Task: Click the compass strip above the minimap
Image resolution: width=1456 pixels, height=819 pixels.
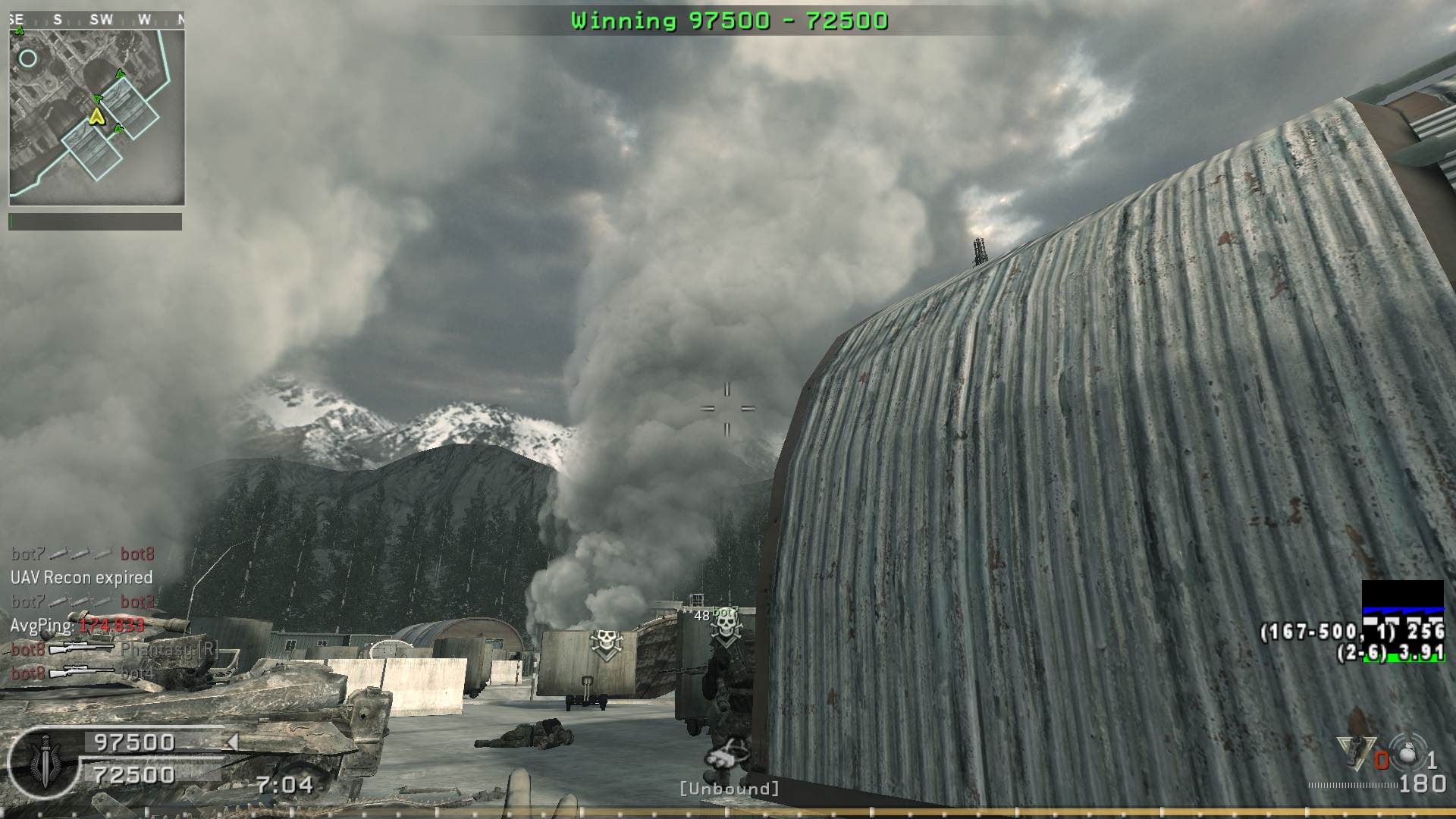Action: pos(97,20)
